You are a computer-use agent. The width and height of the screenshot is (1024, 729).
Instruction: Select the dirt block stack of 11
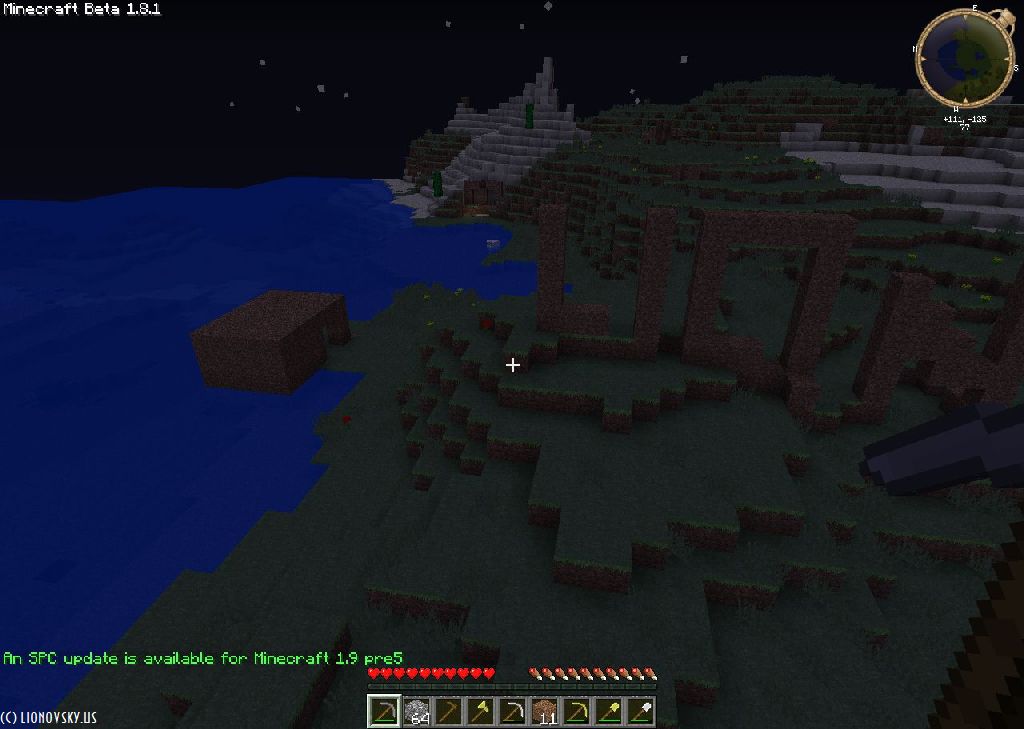click(545, 711)
